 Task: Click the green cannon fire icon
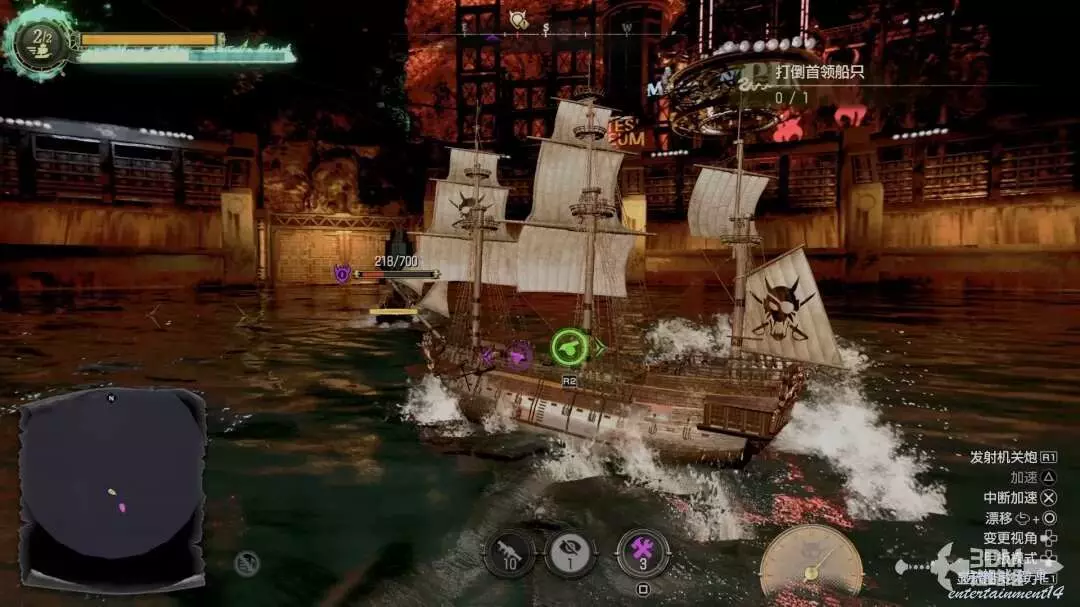coord(569,347)
